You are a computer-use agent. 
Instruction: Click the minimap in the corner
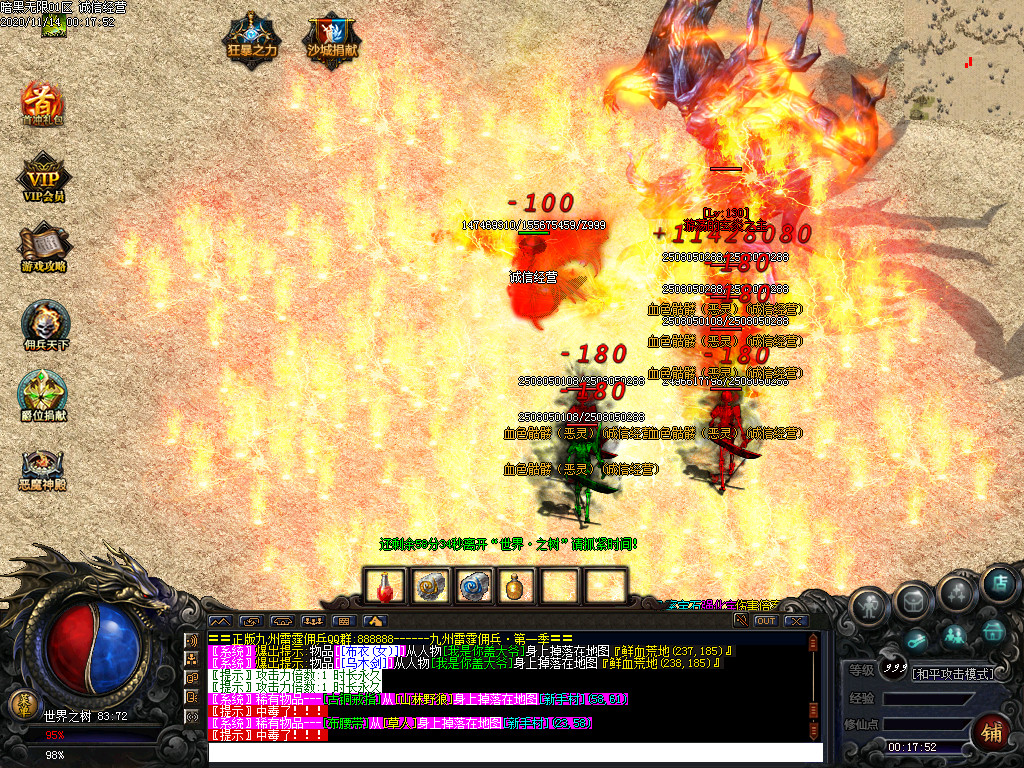(x=964, y=60)
